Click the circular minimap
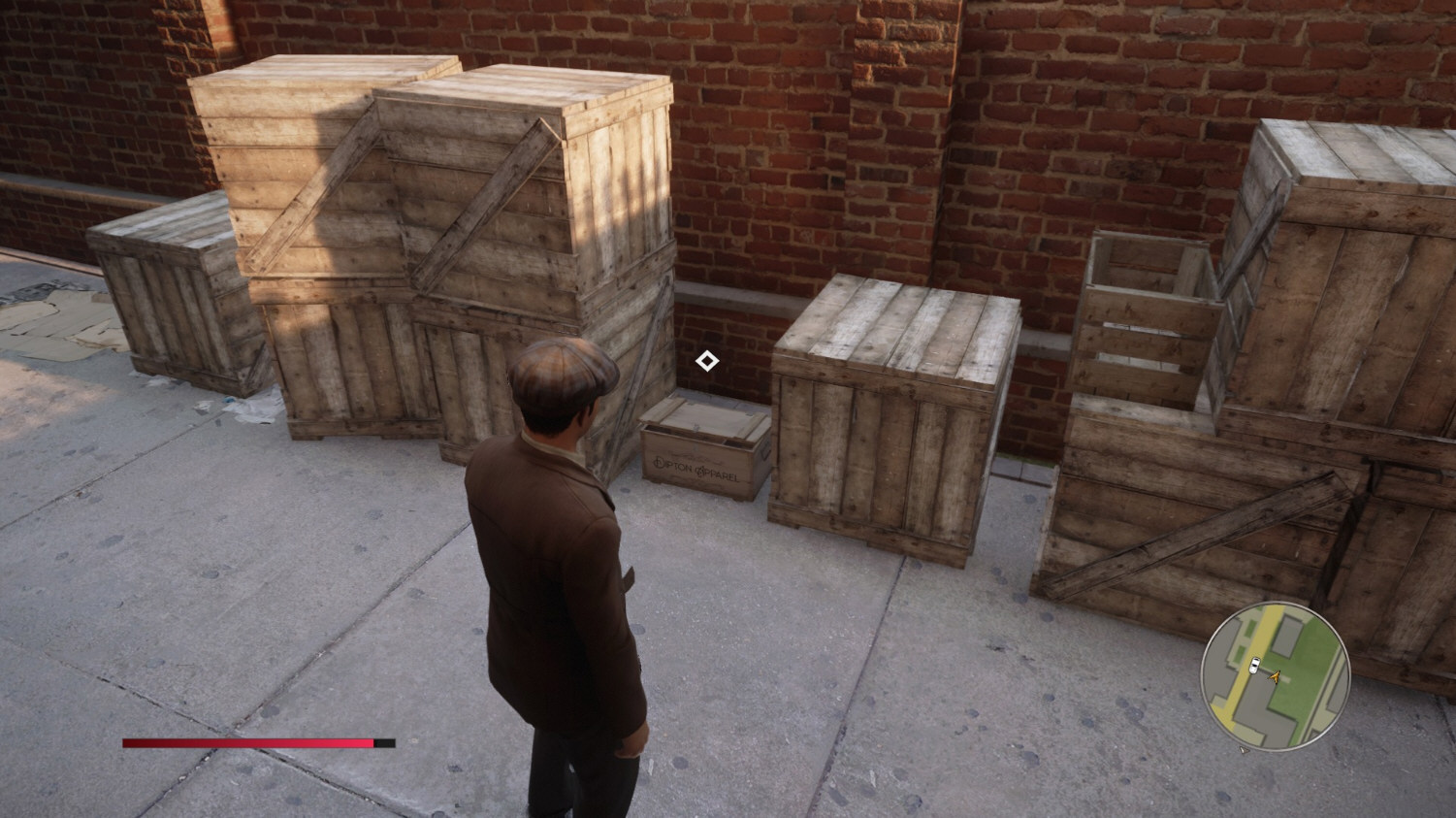This screenshot has width=1456, height=818. click(1275, 674)
